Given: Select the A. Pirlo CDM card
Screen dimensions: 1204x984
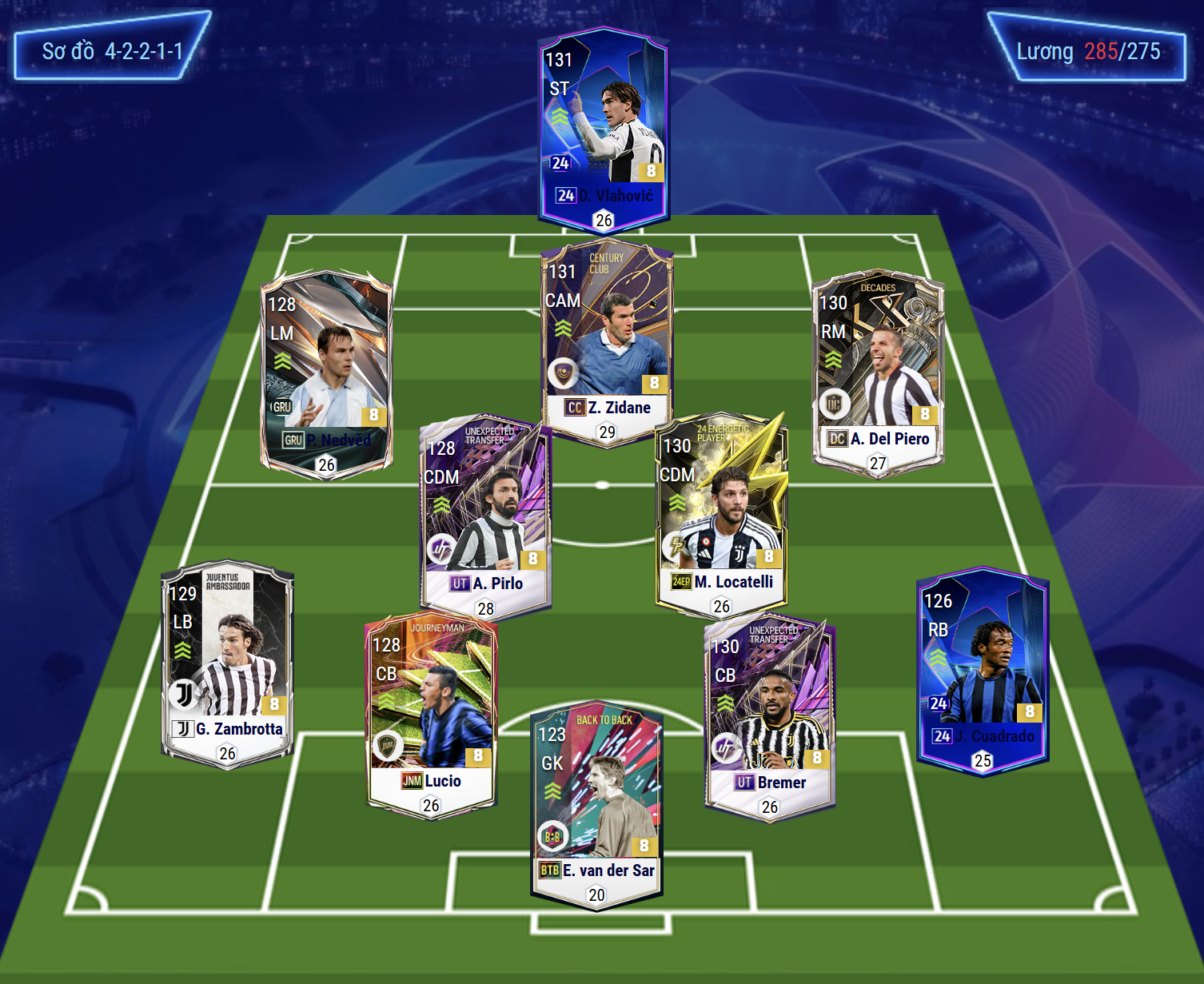Looking at the screenshot, I should (x=484, y=516).
